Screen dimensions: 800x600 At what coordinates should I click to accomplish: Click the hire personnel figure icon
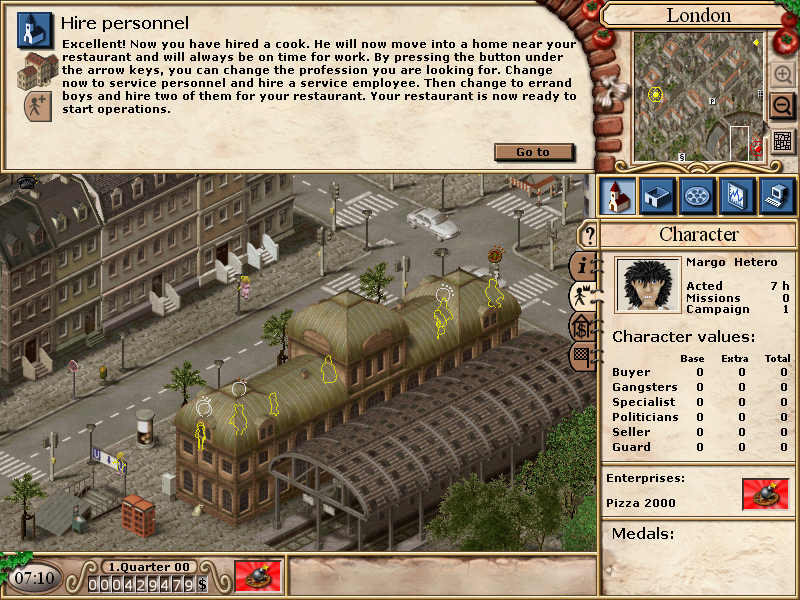(37, 104)
